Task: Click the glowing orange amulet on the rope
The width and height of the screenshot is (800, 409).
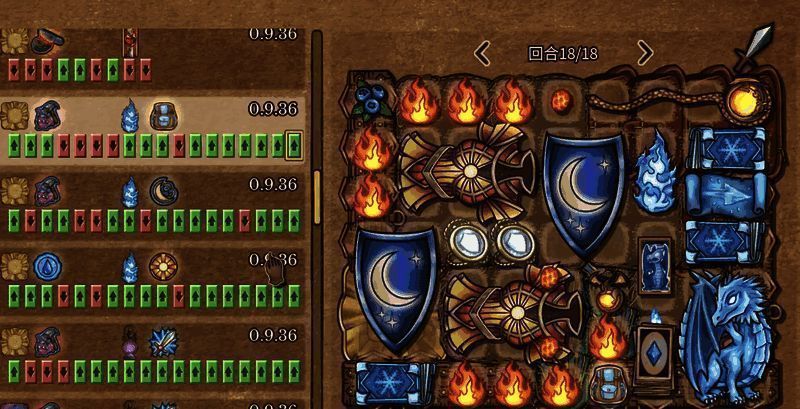Action: (x=744, y=99)
